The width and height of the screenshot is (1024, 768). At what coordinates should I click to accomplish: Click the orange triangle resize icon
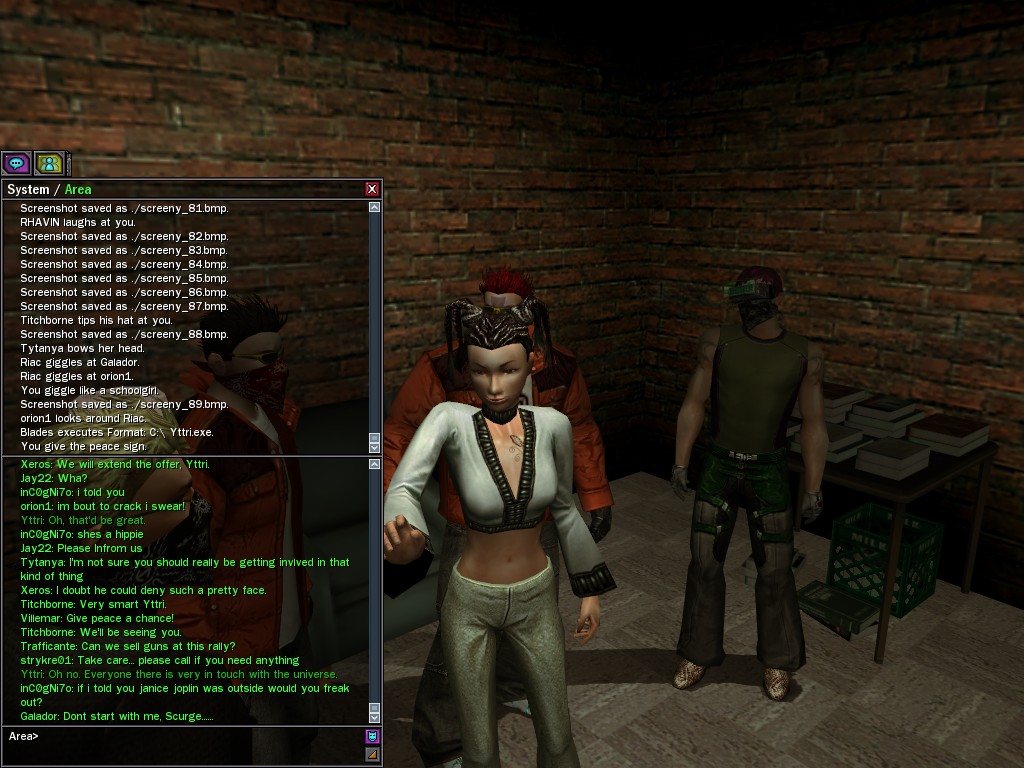pos(372,755)
